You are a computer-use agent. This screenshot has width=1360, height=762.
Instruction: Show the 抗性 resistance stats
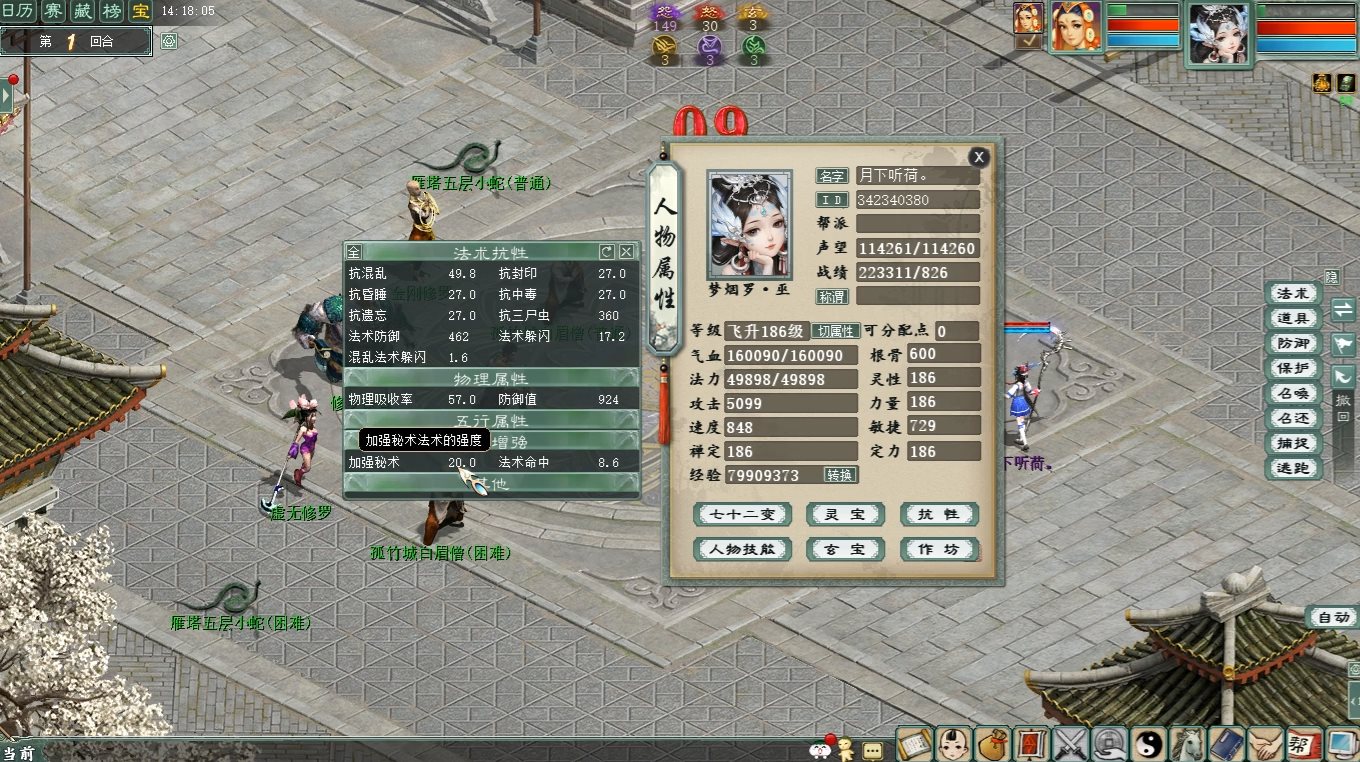pyautogui.click(x=938, y=514)
